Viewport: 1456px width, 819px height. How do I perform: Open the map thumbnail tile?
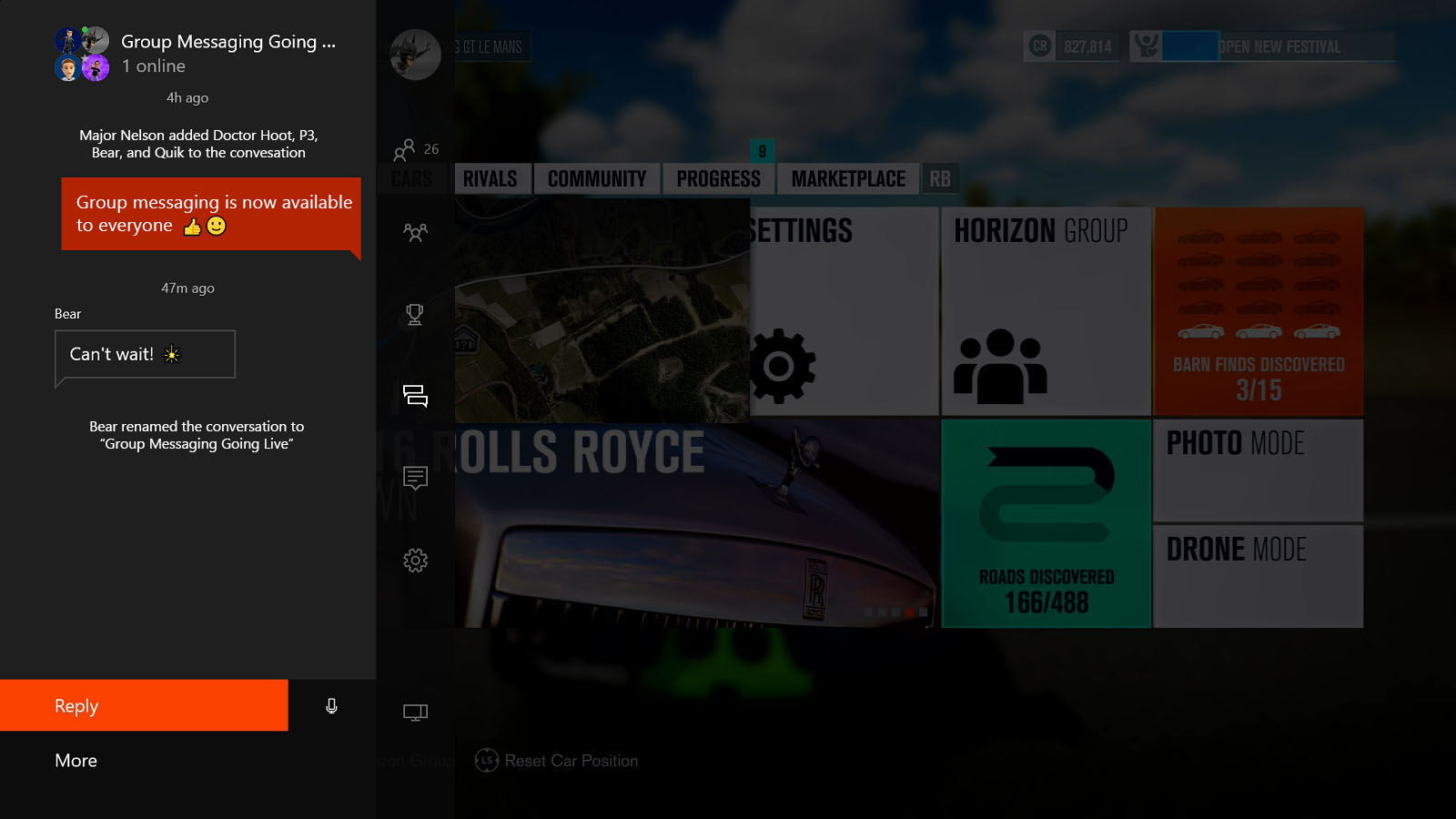[602, 311]
